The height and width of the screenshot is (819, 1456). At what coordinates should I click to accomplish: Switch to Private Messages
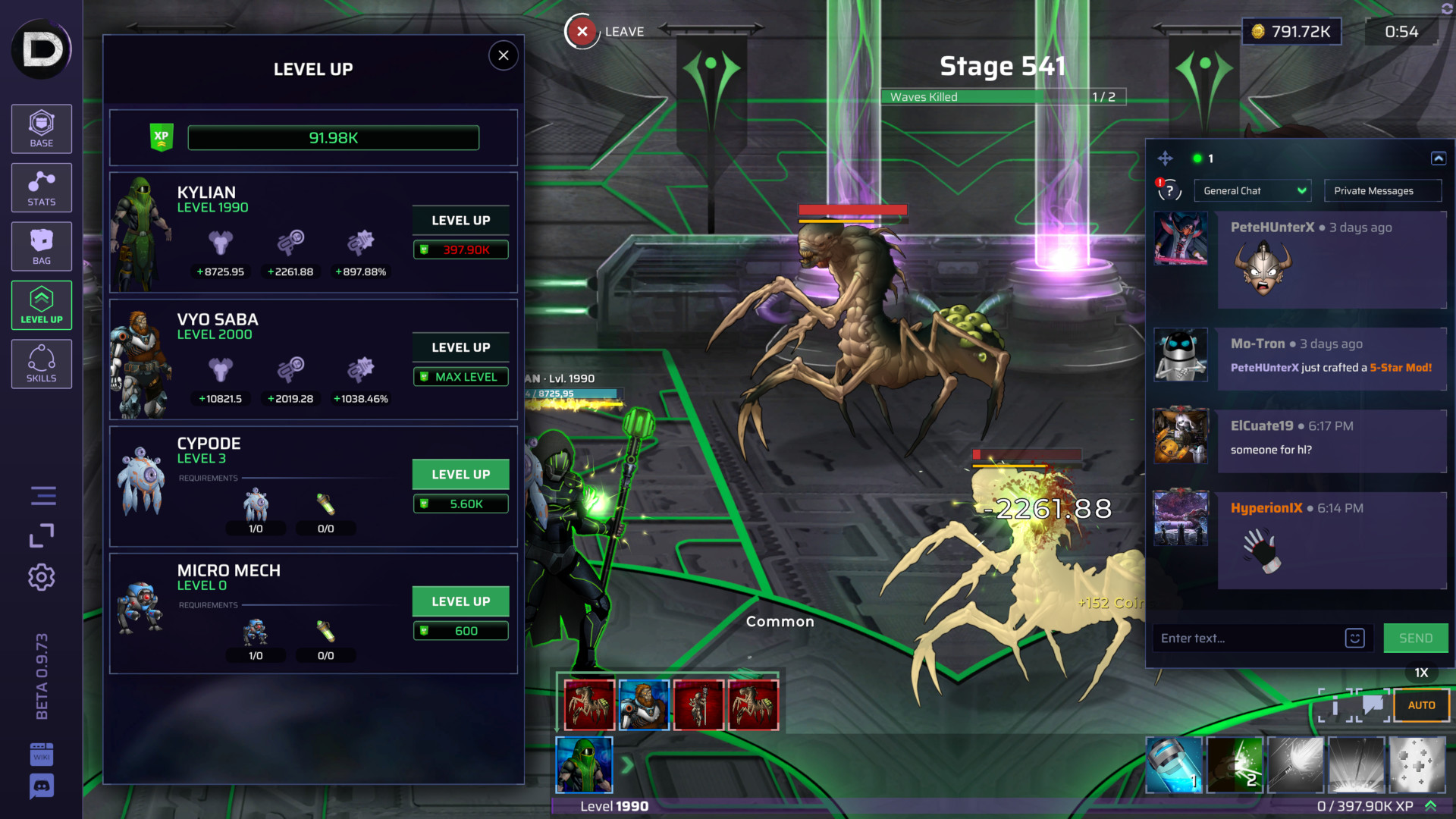[1382, 190]
